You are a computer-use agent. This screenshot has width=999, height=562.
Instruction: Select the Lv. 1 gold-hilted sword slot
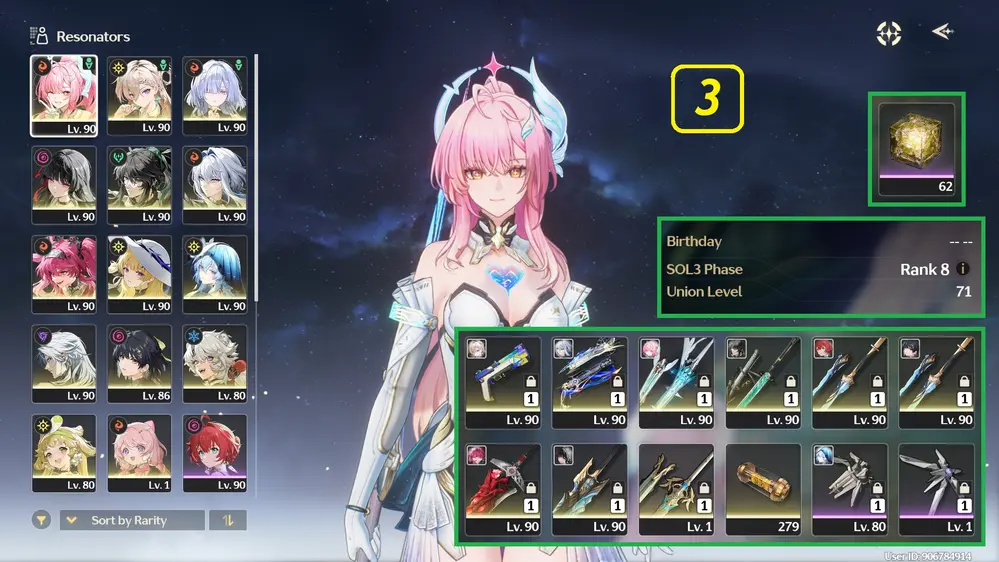(676, 490)
